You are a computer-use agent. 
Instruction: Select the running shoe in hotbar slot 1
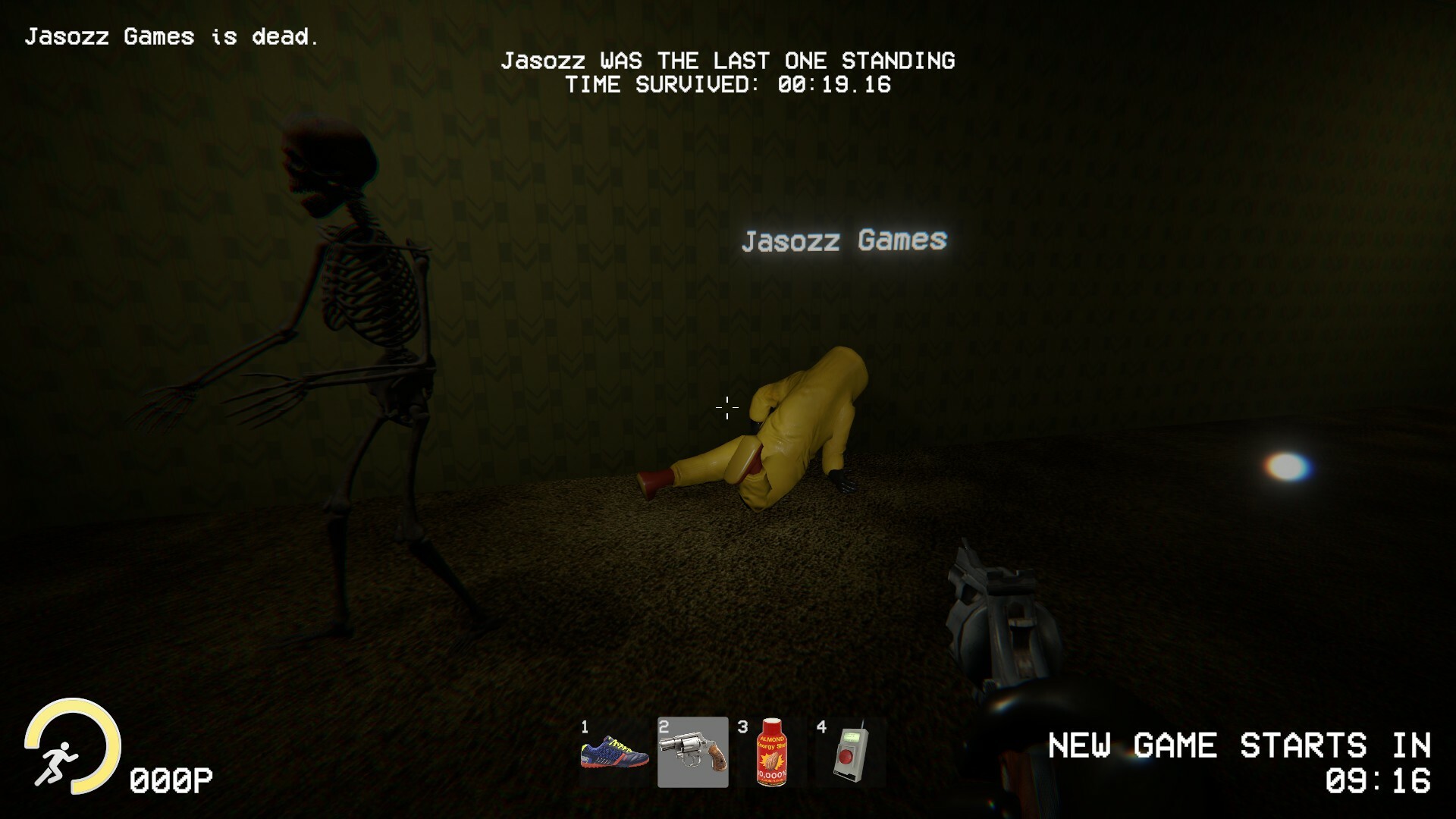(x=613, y=753)
